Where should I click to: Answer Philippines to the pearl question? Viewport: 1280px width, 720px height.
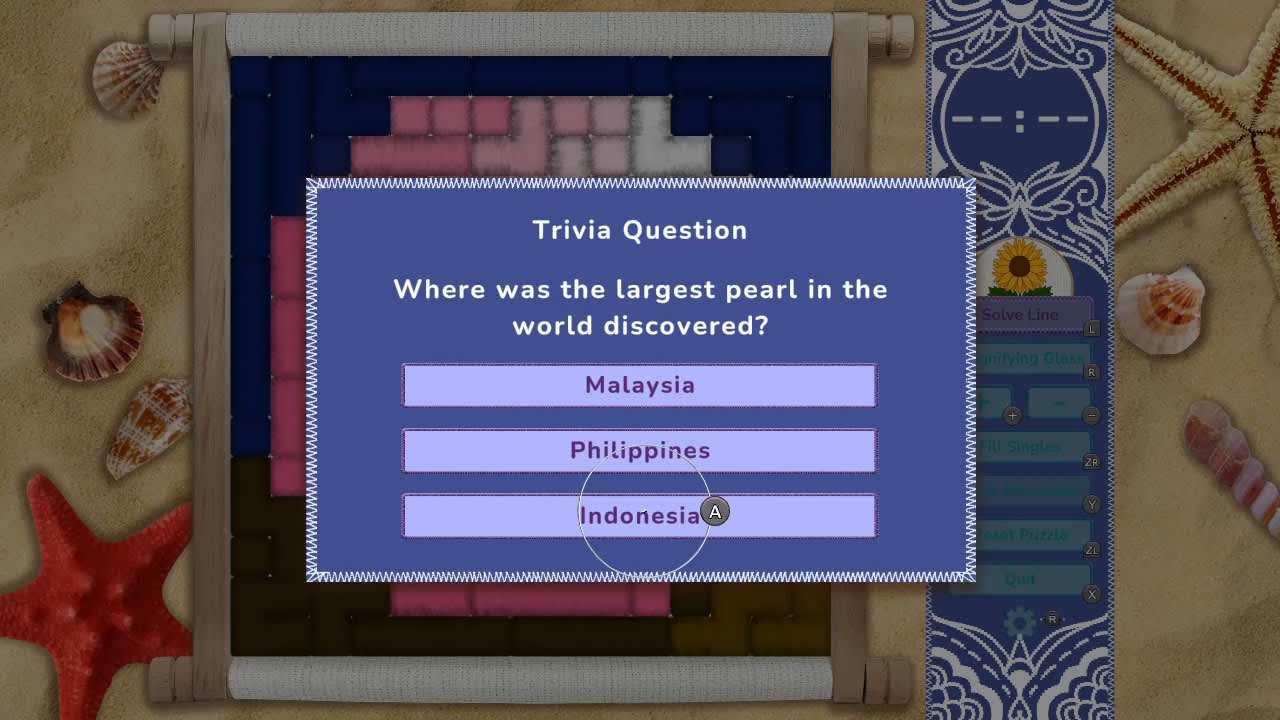639,450
